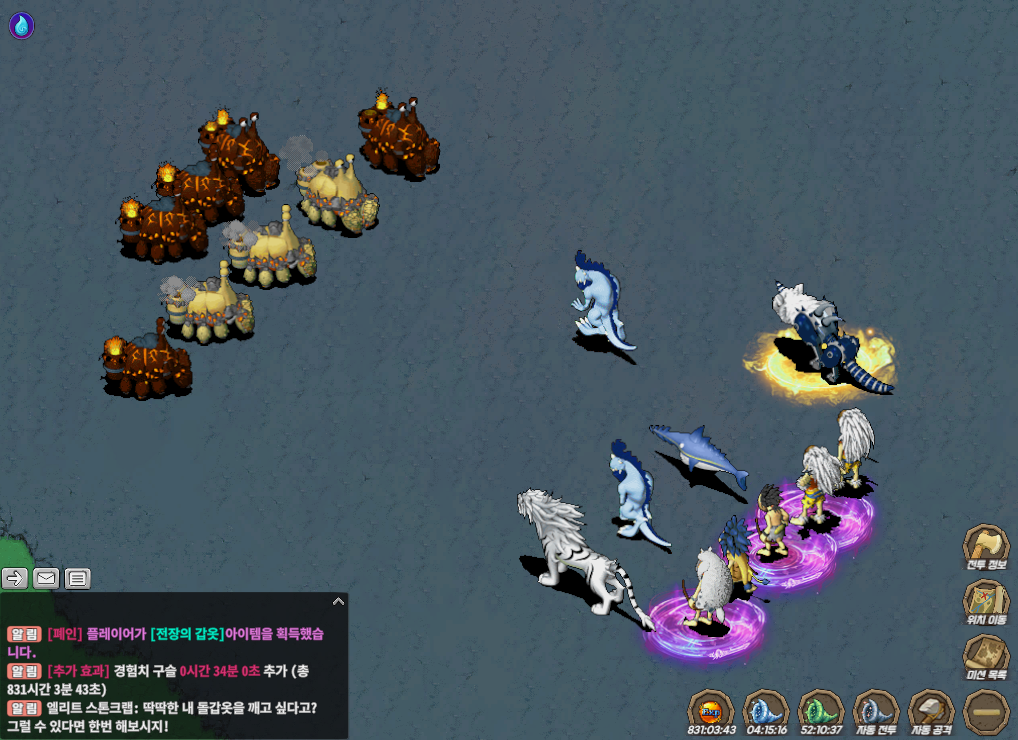Screen dimensions: 1018x740
Task: Collapse the menu with the minus button
Action: click(x=986, y=713)
